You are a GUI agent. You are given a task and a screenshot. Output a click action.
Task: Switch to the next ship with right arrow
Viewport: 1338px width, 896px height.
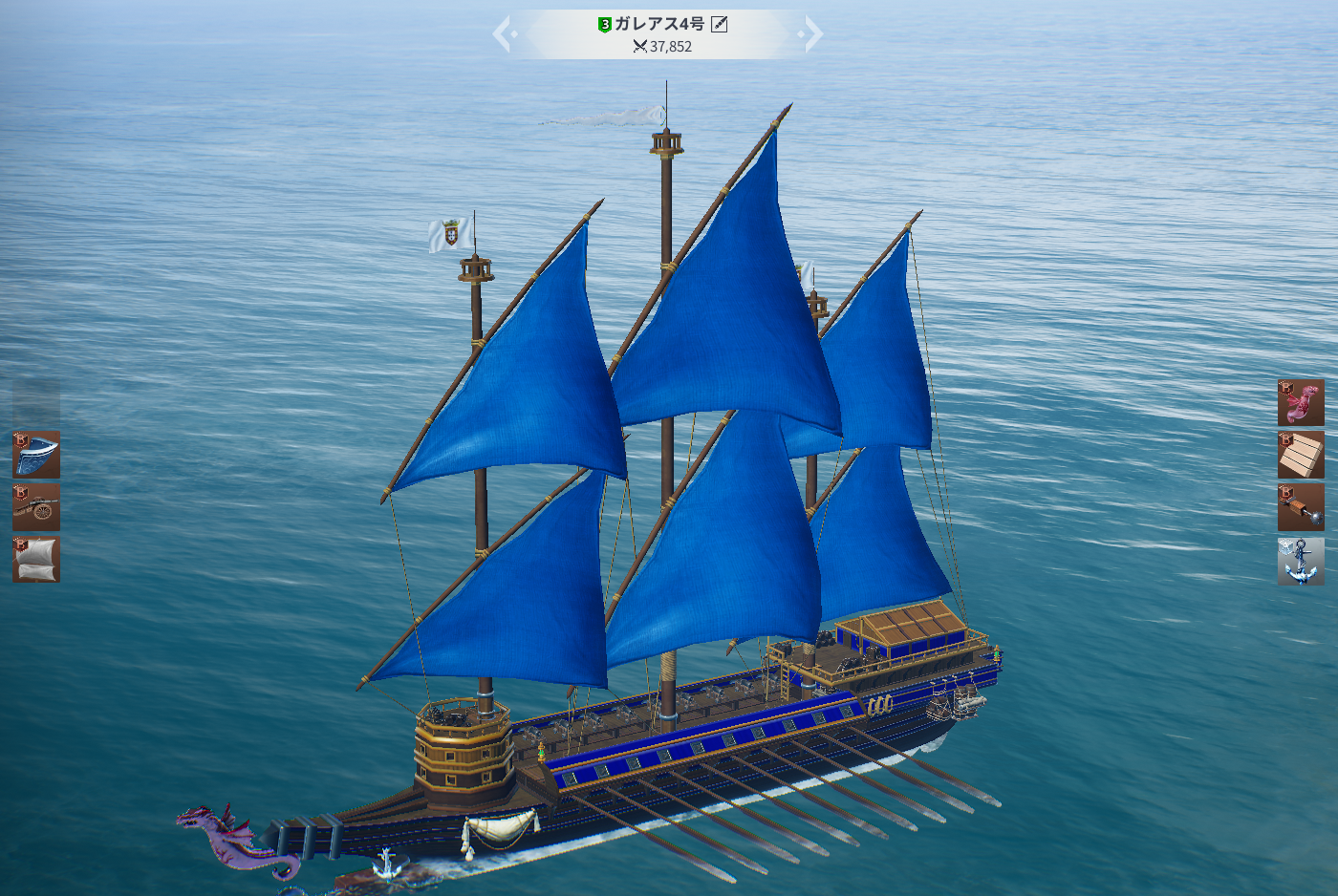click(811, 35)
